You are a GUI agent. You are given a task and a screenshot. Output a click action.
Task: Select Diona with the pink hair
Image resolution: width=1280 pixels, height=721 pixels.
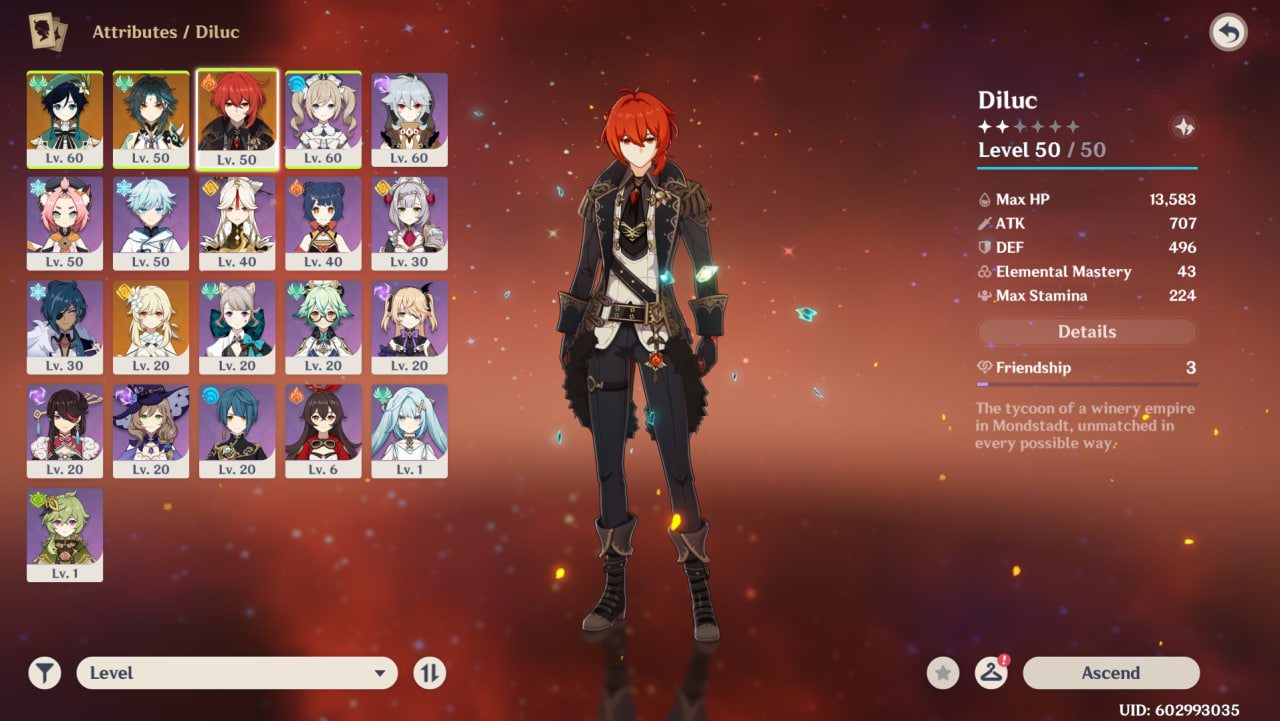pyautogui.click(x=65, y=222)
